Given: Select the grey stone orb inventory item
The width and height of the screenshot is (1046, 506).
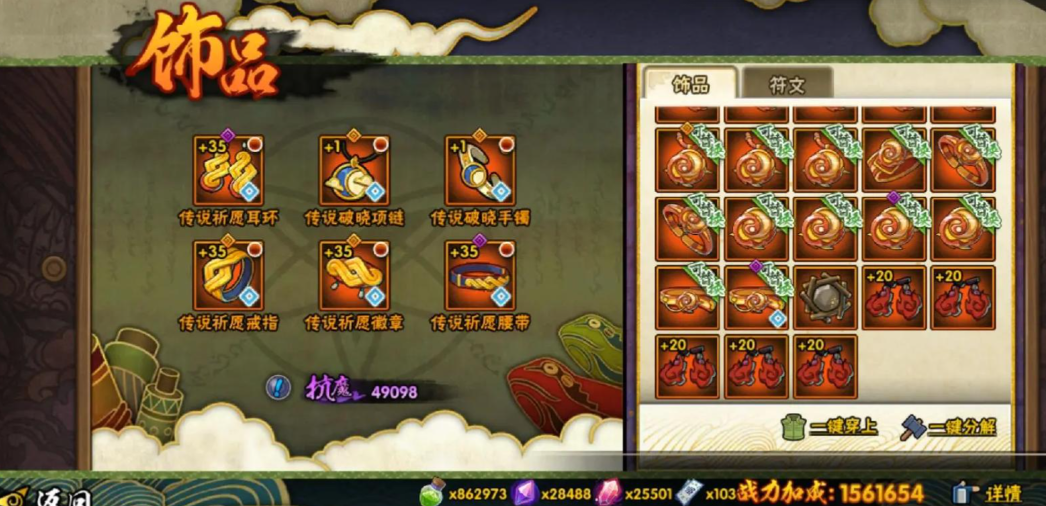Looking at the screenshot, I should [x=826, y=298].
